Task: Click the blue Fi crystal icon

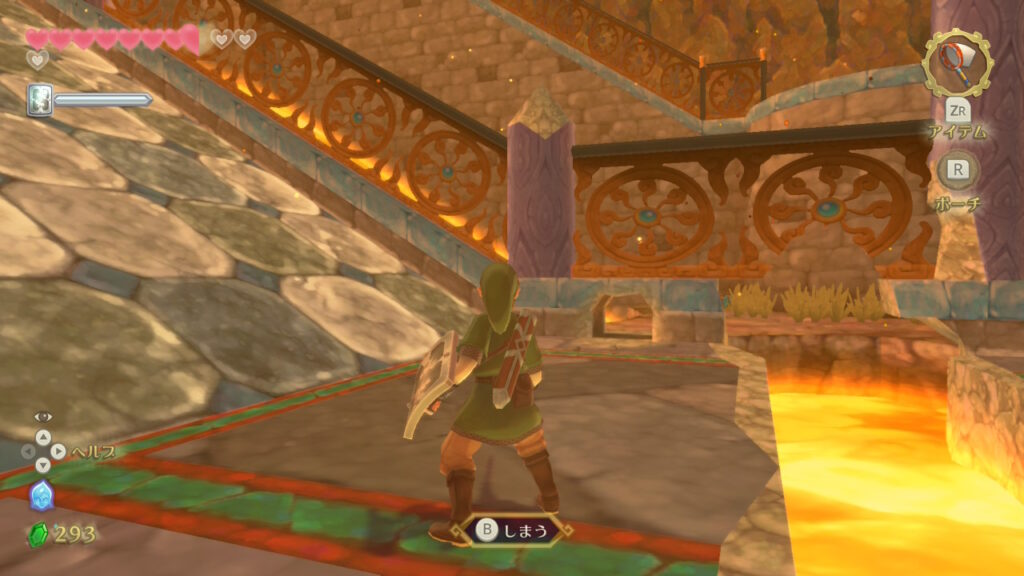Action: (x=42, y=495)
